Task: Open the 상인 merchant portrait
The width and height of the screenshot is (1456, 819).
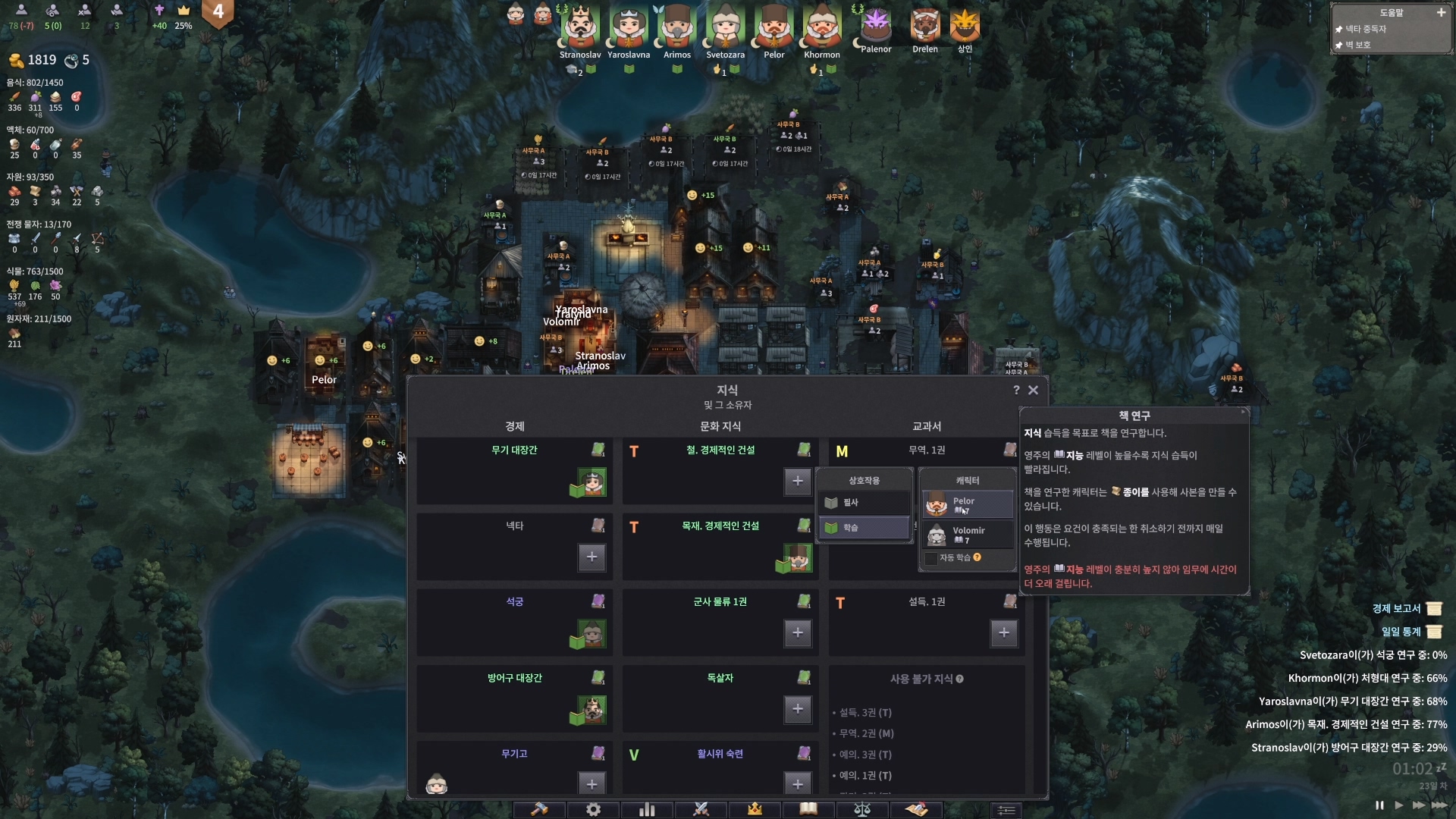Action: click(x=965, y=27)
